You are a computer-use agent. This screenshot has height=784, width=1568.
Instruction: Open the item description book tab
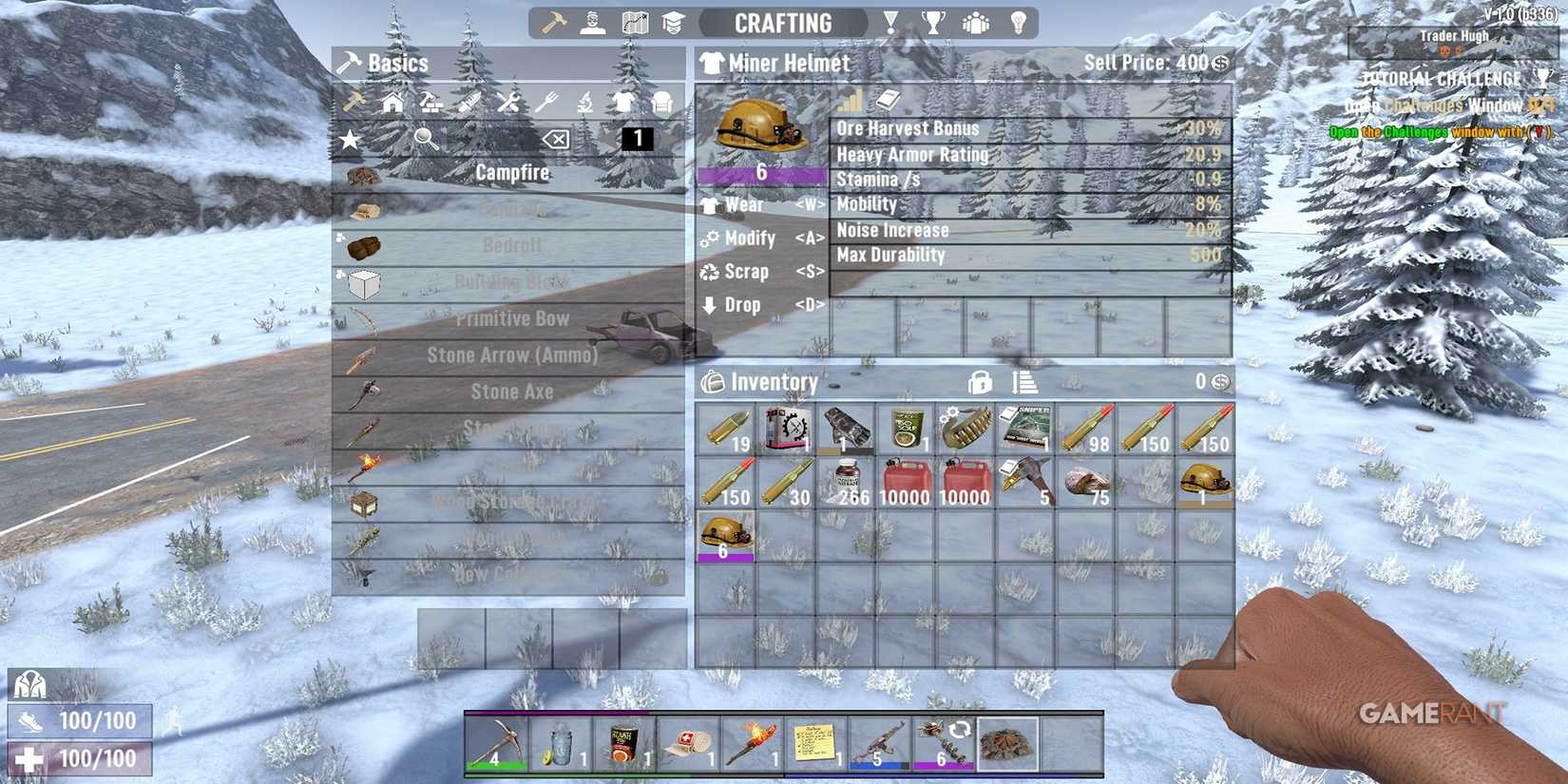tap(886, 98)
